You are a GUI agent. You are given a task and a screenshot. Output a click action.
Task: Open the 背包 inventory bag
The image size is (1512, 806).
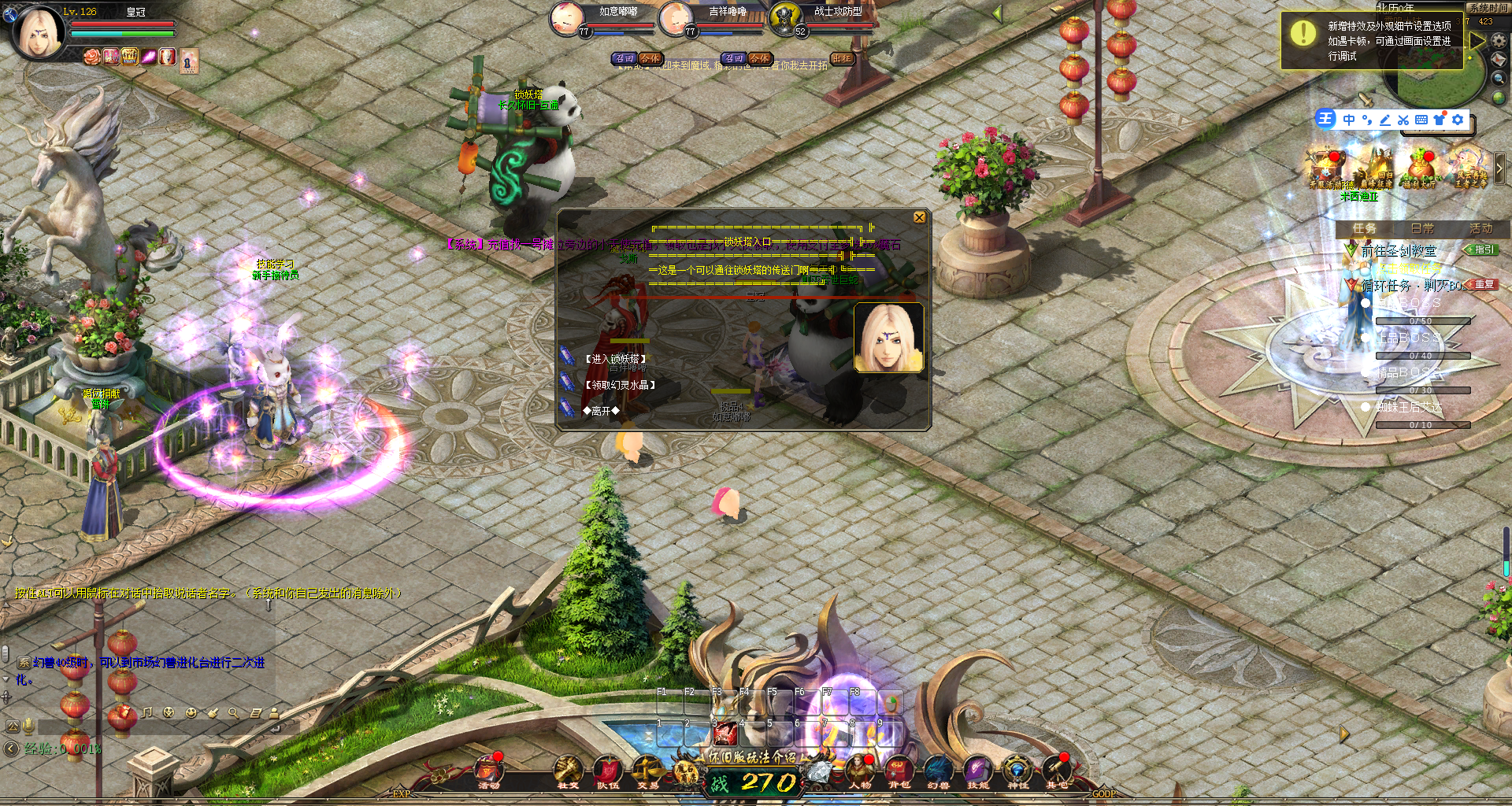point(899,771)
